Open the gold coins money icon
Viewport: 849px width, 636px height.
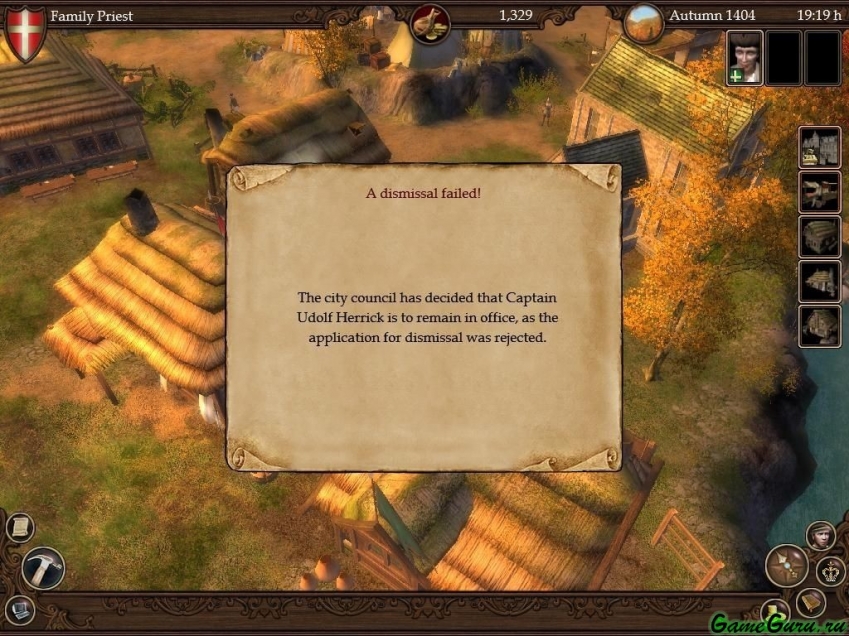430,21
